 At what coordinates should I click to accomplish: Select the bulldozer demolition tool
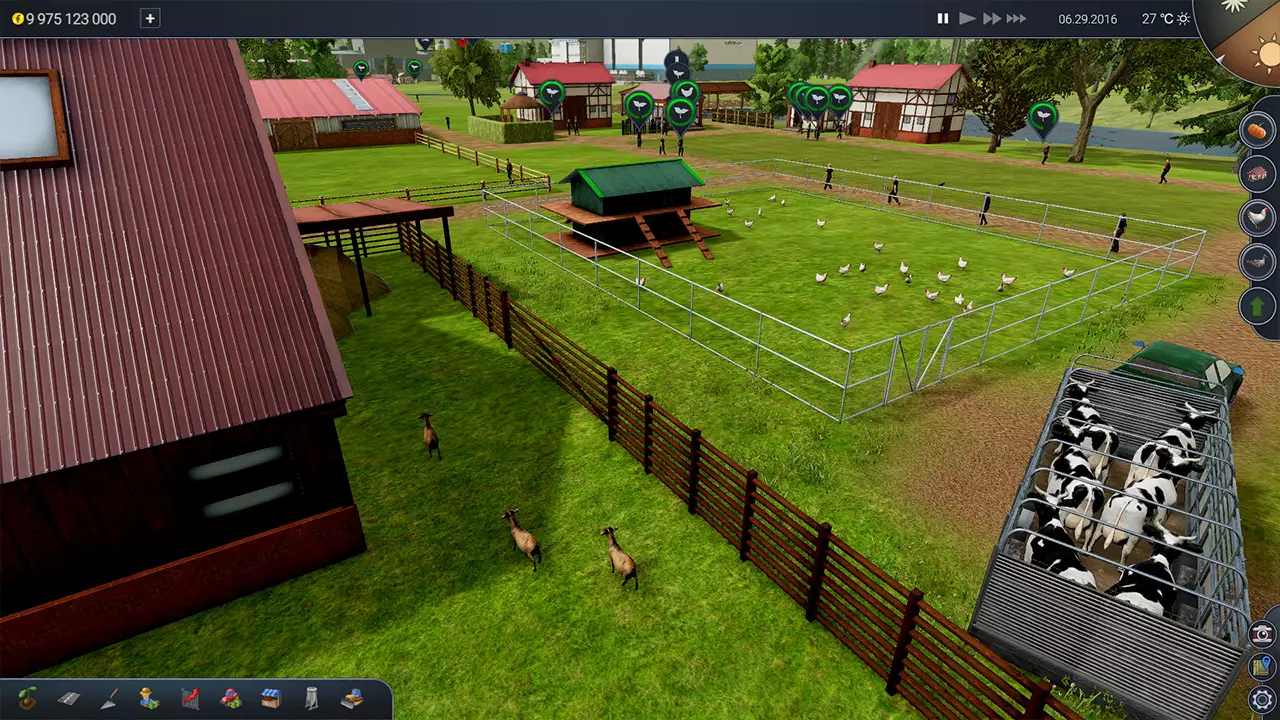click(x=352, y=700)
